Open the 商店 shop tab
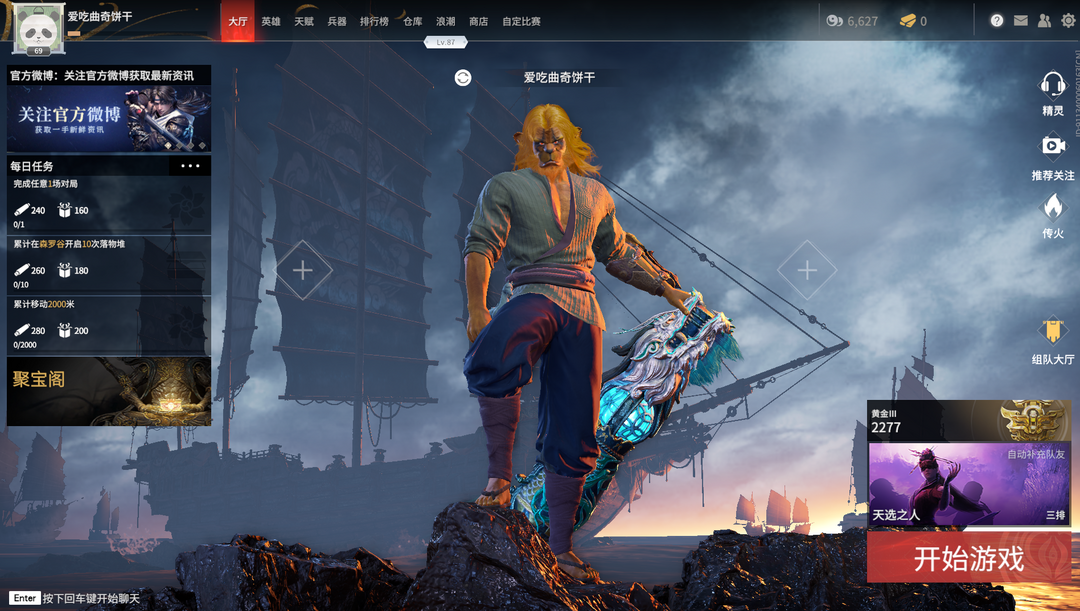Screen dimensions: 1080x611 pyautogui.click(x=478, y=21)
